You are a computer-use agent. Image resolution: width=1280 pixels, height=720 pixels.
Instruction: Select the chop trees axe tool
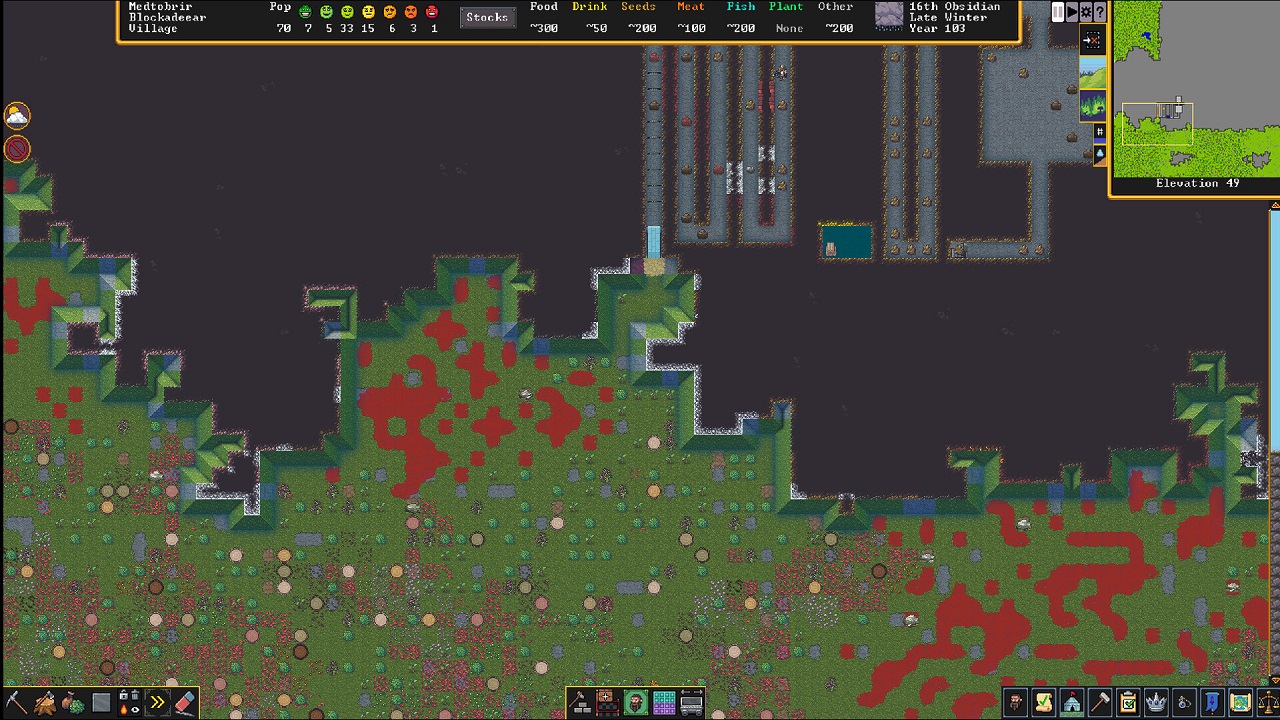pyautogui.click(x=44, y=701)
